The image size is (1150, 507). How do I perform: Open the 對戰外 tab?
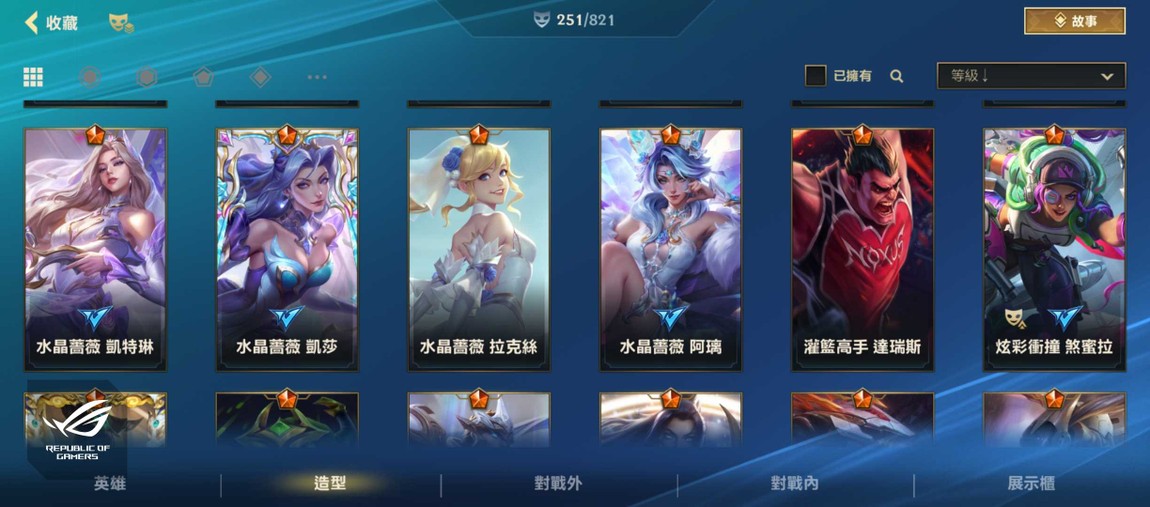(x=558, y=484)
